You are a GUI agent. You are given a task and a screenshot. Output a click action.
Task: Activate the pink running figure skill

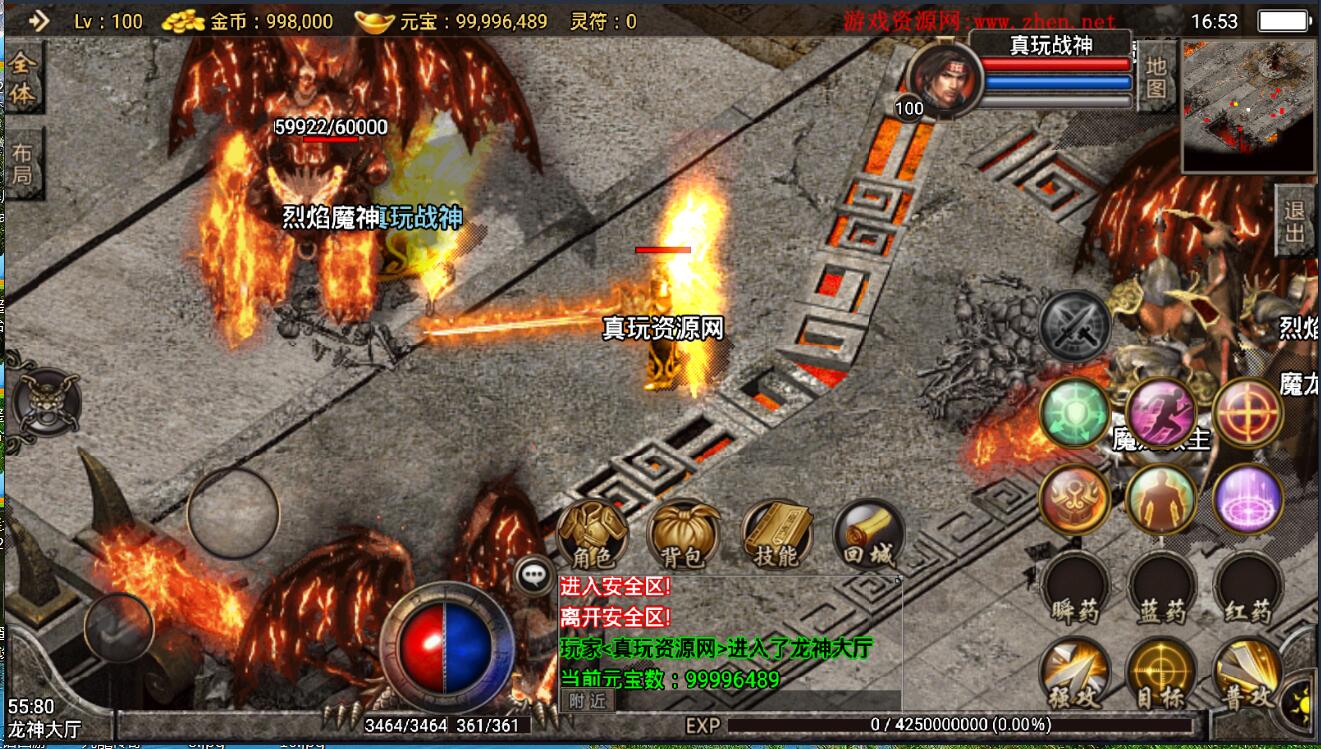(x=1162, y=411)
